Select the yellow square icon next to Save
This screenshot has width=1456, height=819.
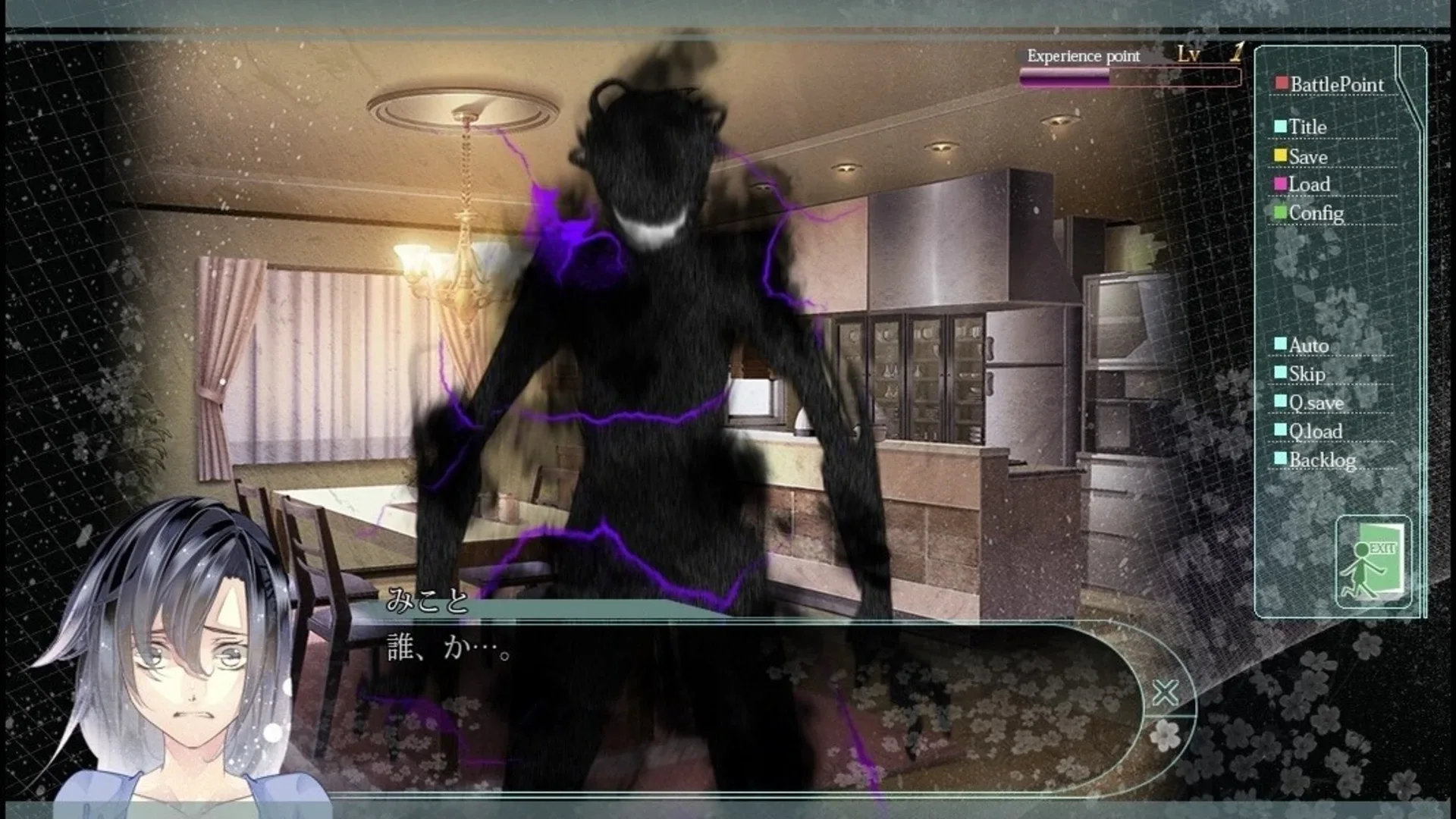[1281, 155]
